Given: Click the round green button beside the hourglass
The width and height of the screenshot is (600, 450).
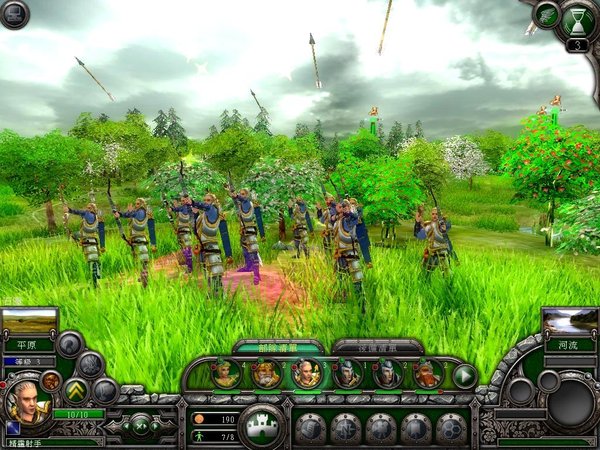Looking at the screenshot, I should click(x=547, y=15).
